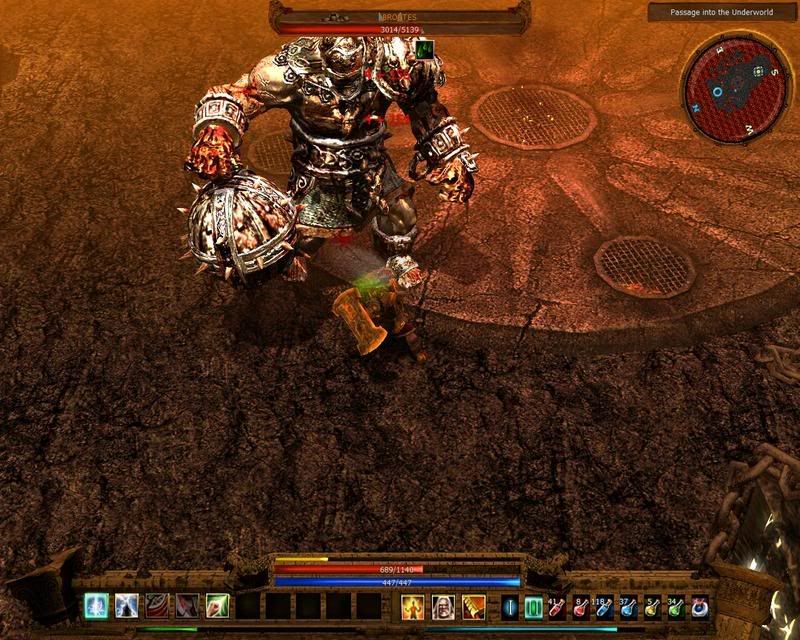Consume the yellow potion with count 5

pyautogui.click(x=653, y=606)
